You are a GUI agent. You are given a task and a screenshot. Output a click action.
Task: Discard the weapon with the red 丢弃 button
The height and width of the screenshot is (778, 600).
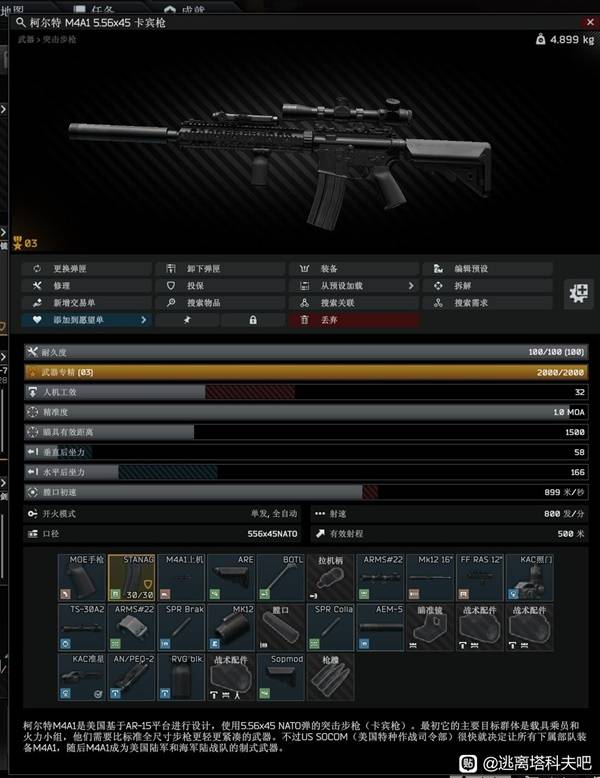[354, 320]
